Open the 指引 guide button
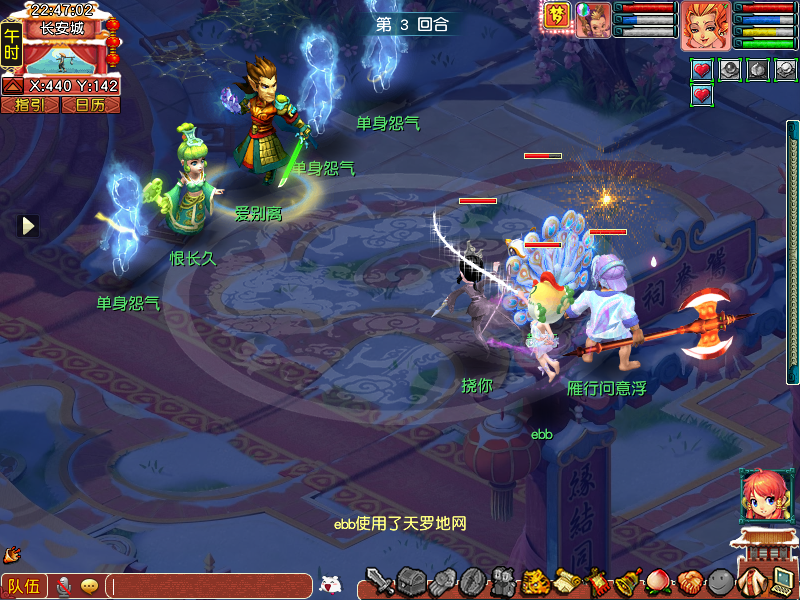 [30, 104]
